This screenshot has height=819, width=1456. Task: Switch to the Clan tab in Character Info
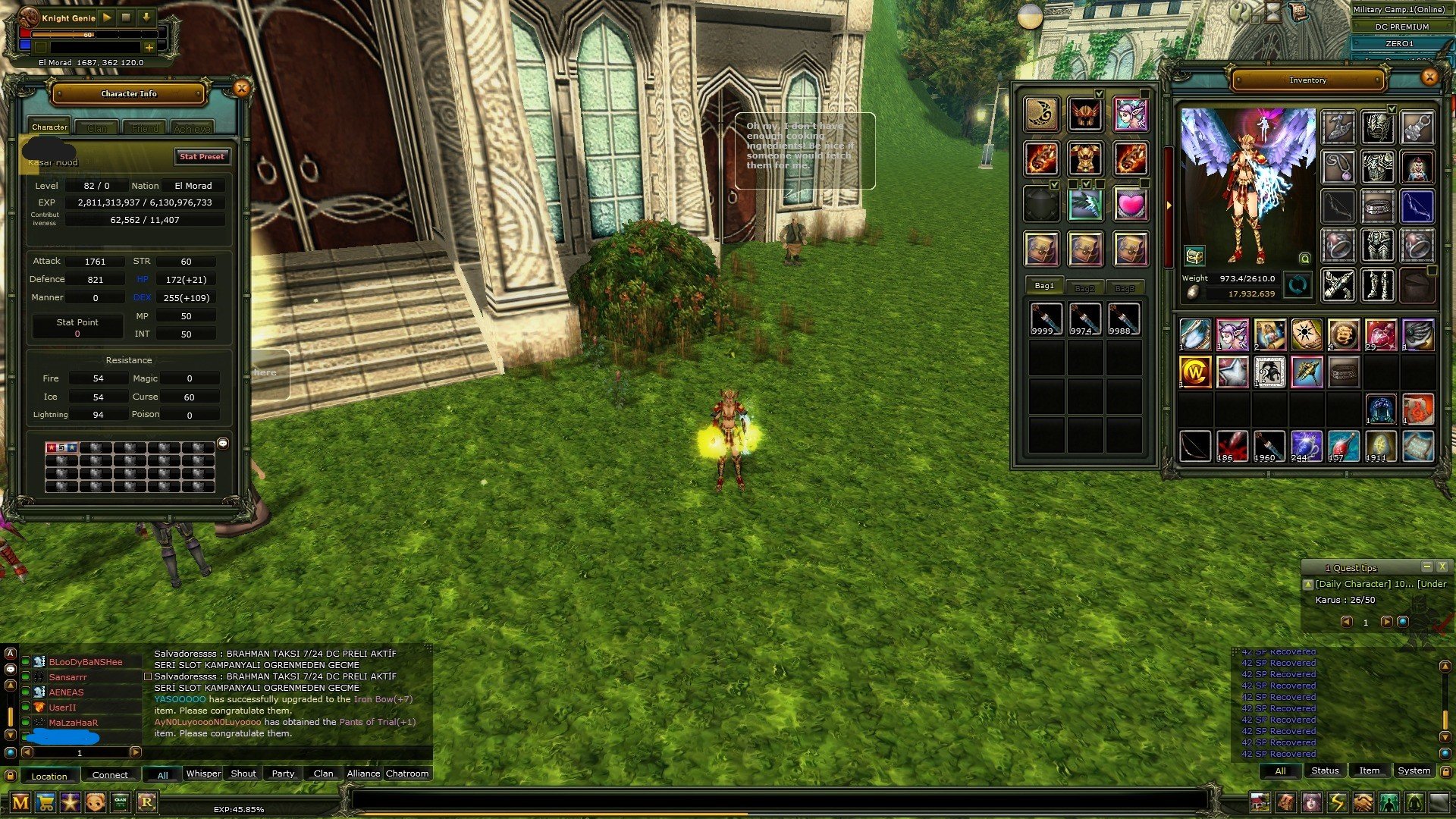(97, 128)
